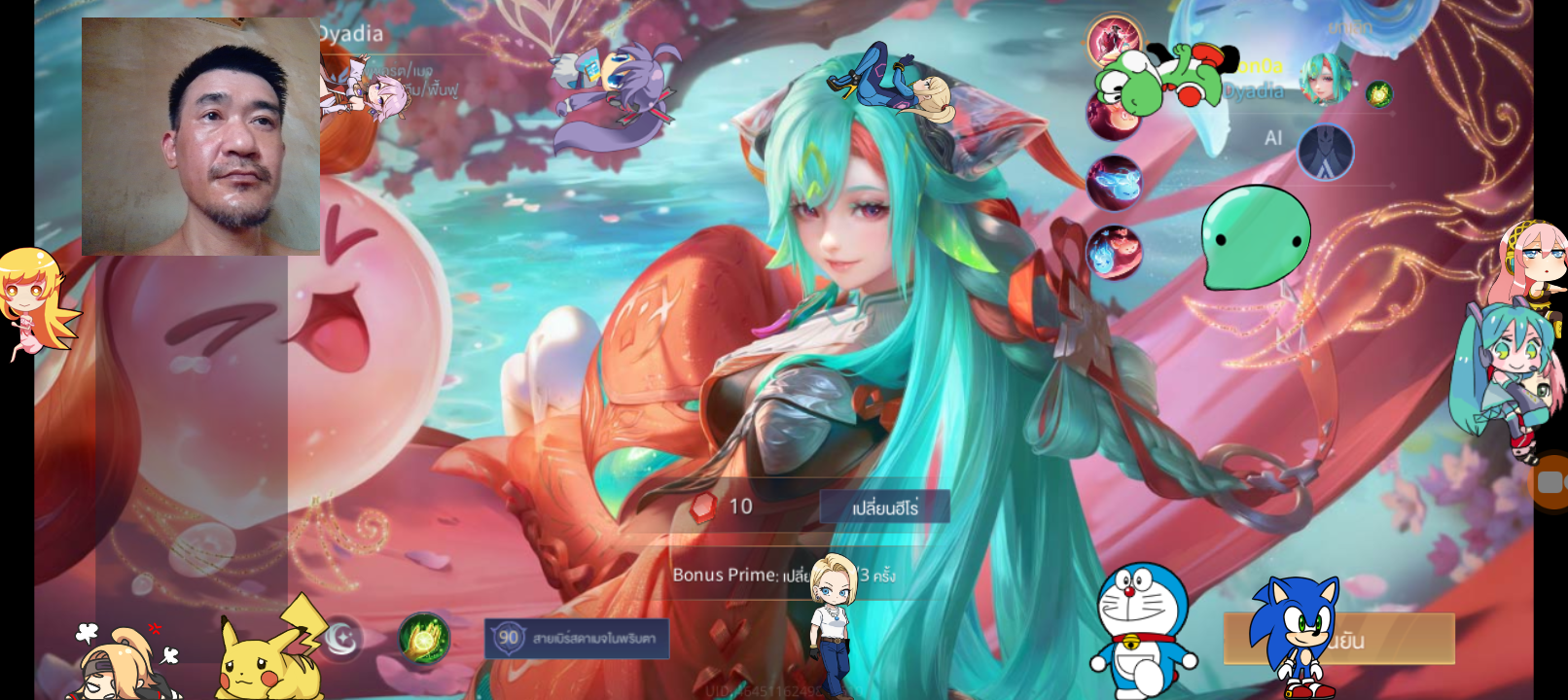
Task: Click the เปลี่ยนฮีโร่ change hero button
Action: click(x=884, y=507)
